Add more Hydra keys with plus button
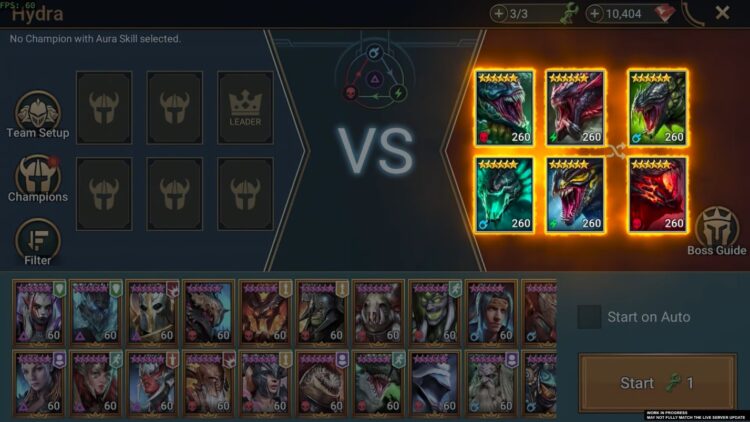Viewport: 750px width, 422px height. pos(500,13)
